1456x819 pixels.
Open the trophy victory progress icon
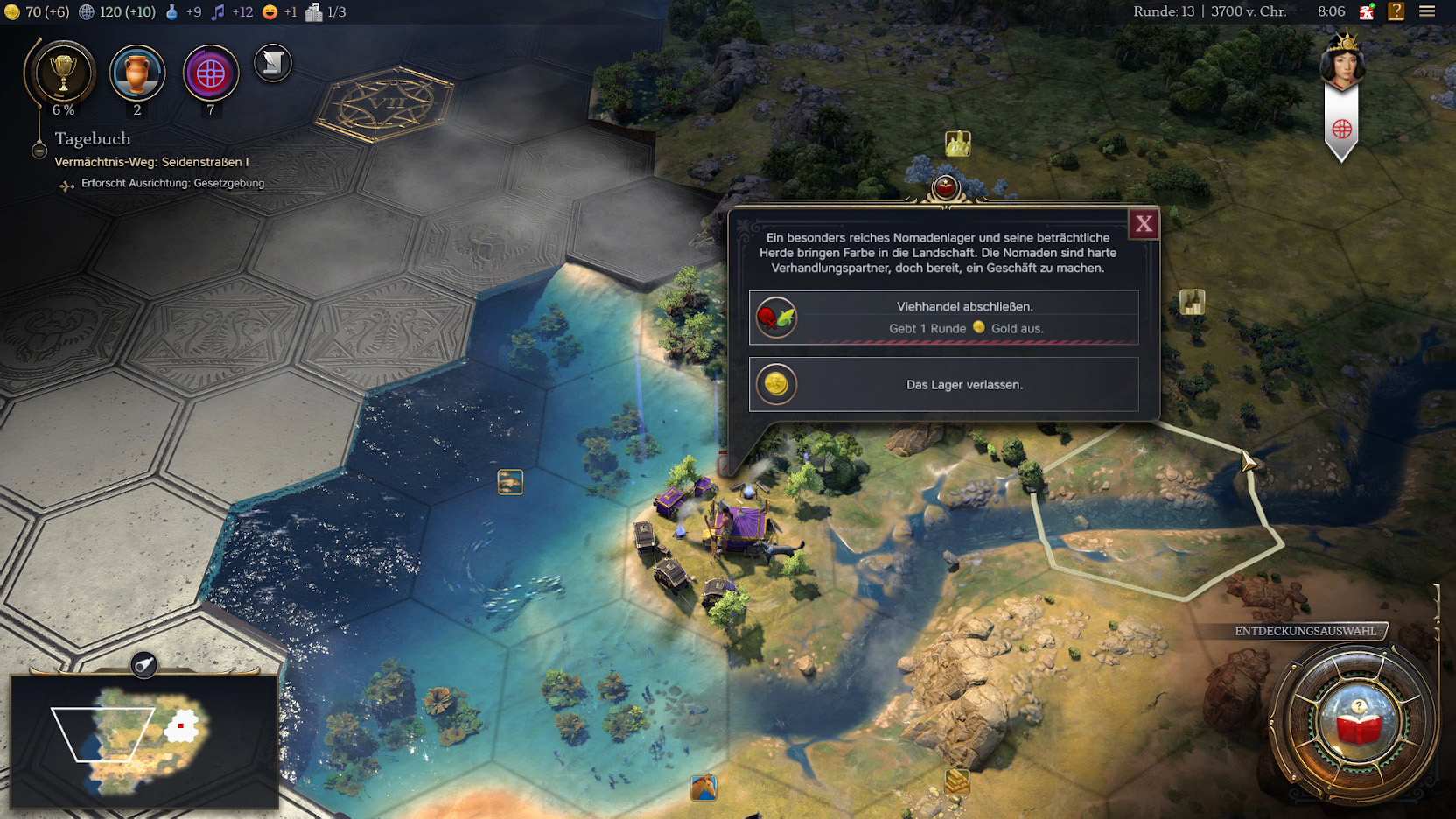pos(62,74)
